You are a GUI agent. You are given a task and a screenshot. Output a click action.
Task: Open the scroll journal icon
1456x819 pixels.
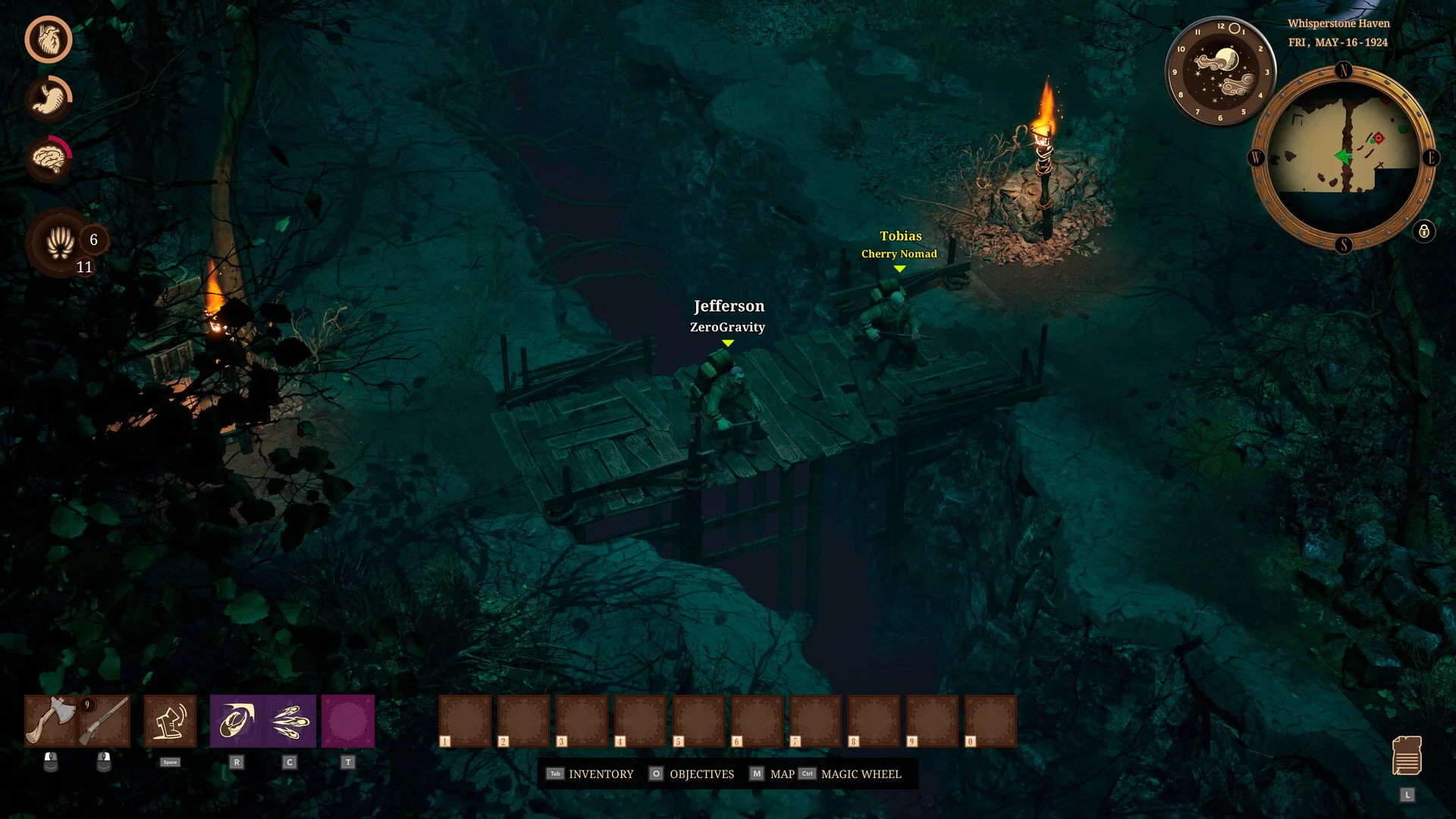(1407, 755)
